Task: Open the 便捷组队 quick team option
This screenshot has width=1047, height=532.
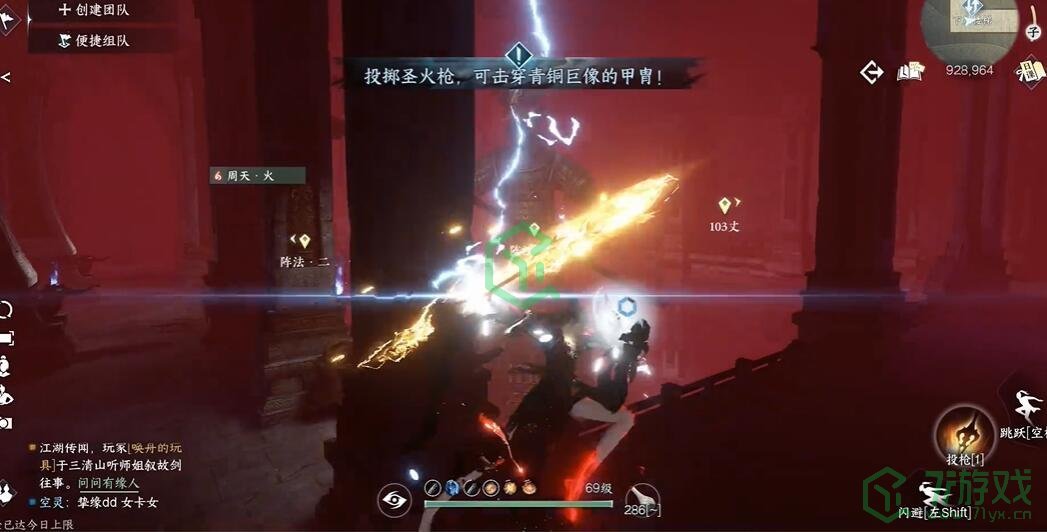Action: click(x=93, y=41)
